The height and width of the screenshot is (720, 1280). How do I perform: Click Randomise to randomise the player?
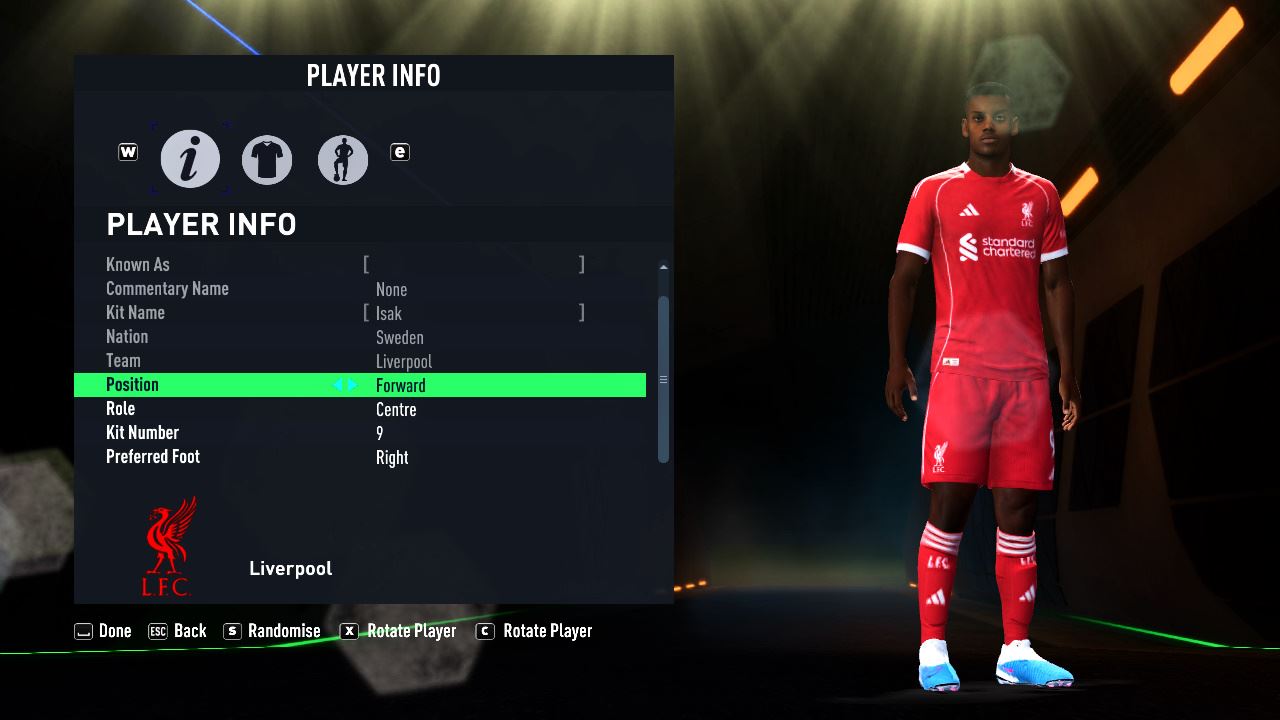(x=272, y=631)
